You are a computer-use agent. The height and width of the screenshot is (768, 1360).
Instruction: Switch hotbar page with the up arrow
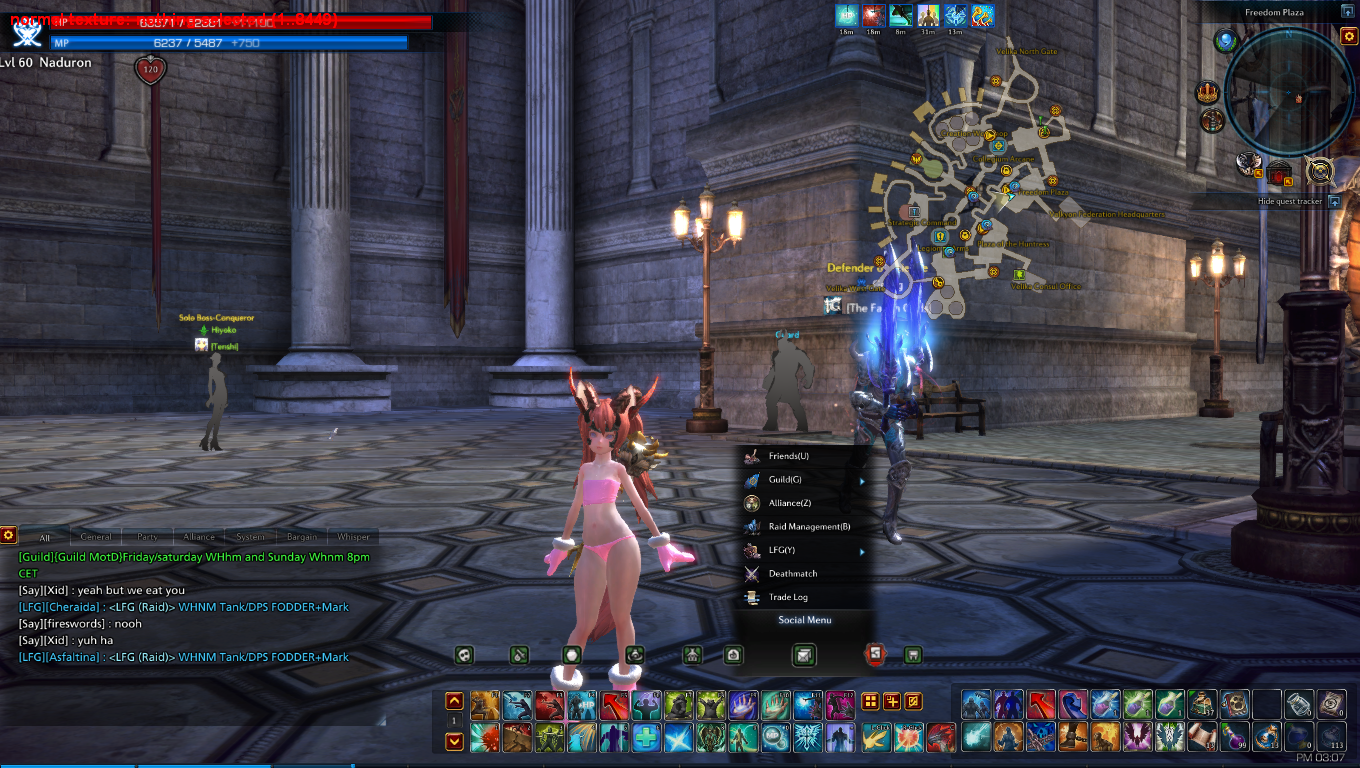(454, 701)
